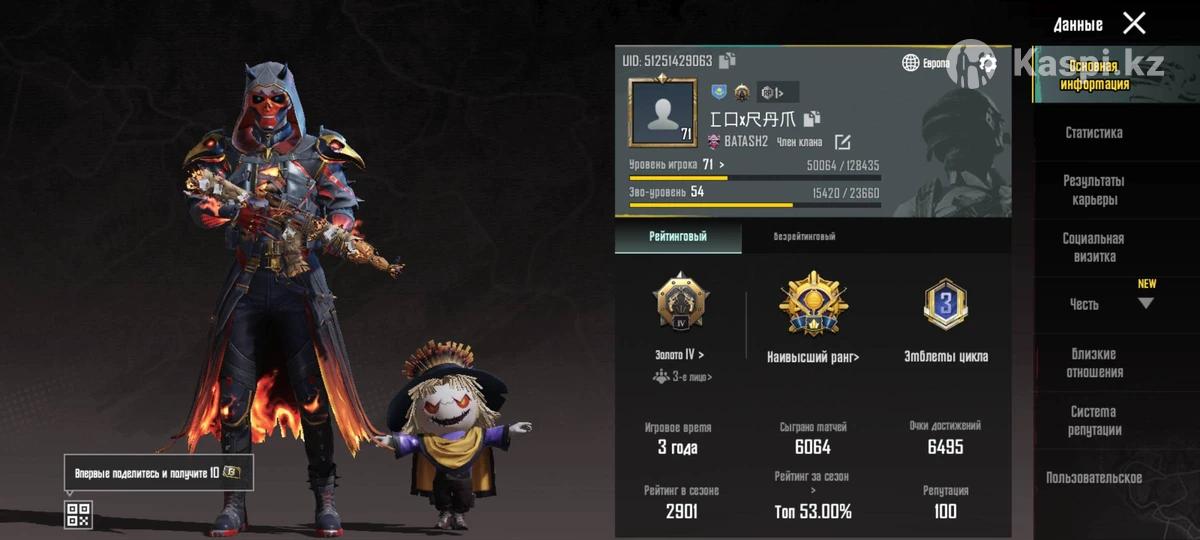Open the Близкие отношения section
The image size is (1200, 540).
[1093, 363]
